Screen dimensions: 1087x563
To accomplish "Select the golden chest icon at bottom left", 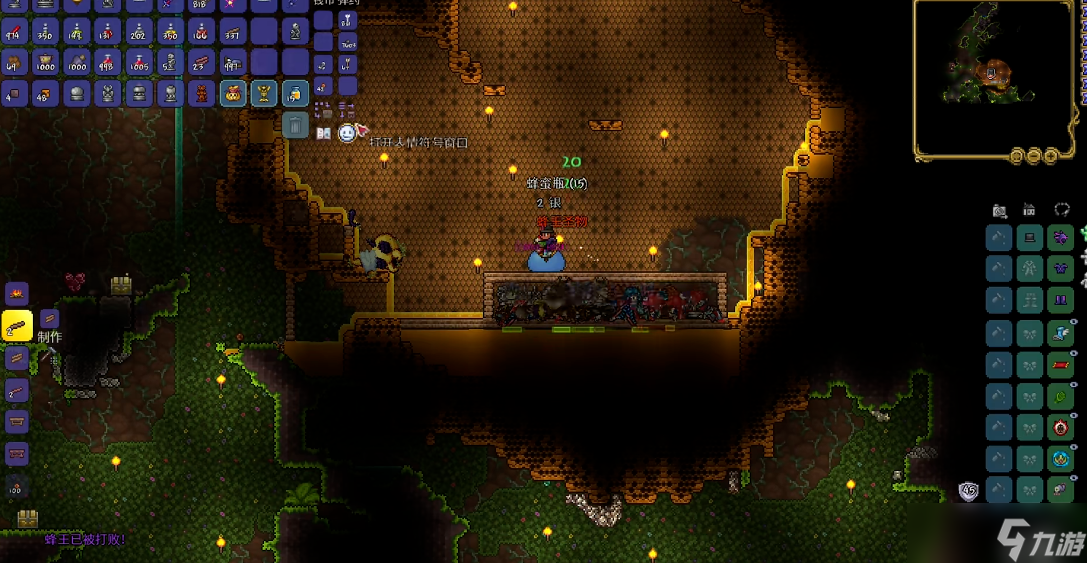I will pyautogui.click(x=27, y=519).
